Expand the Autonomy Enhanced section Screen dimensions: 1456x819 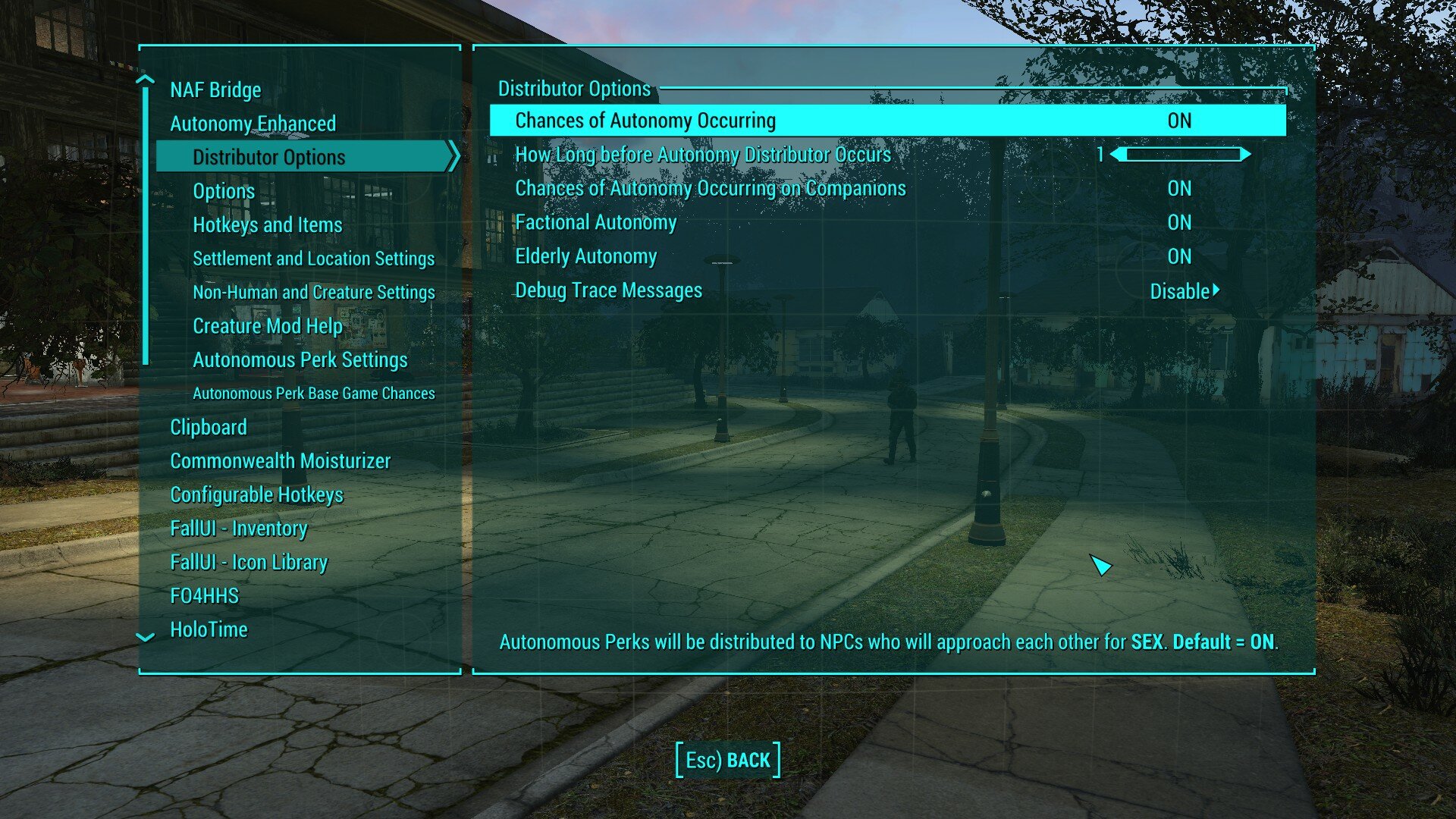point(253,123)
